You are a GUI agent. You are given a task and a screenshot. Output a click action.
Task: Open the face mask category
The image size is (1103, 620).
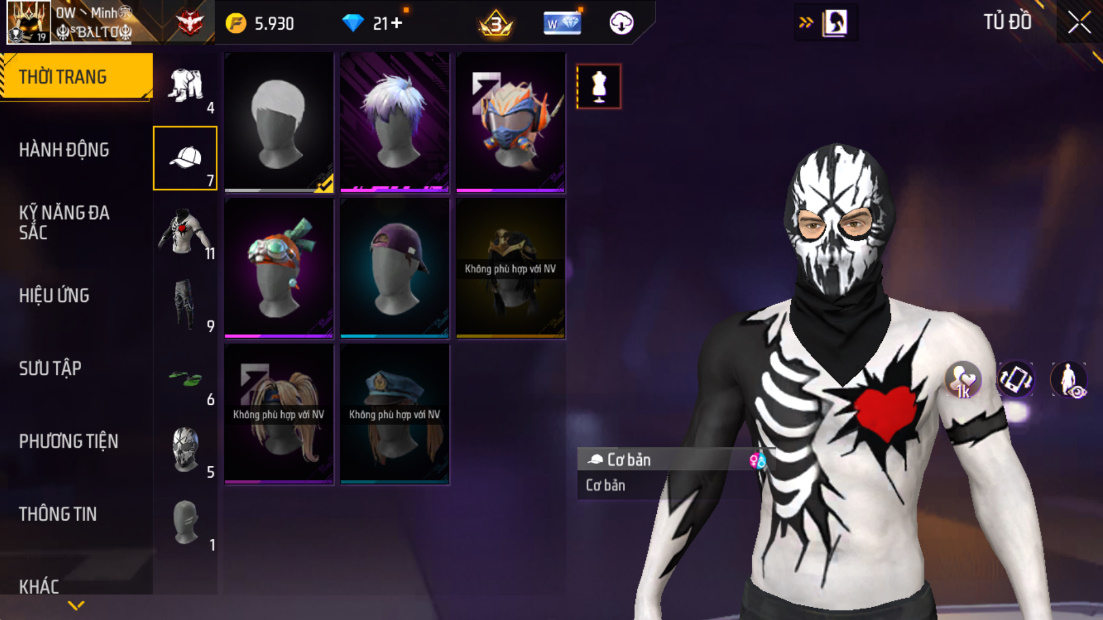[x=185, y=450]
